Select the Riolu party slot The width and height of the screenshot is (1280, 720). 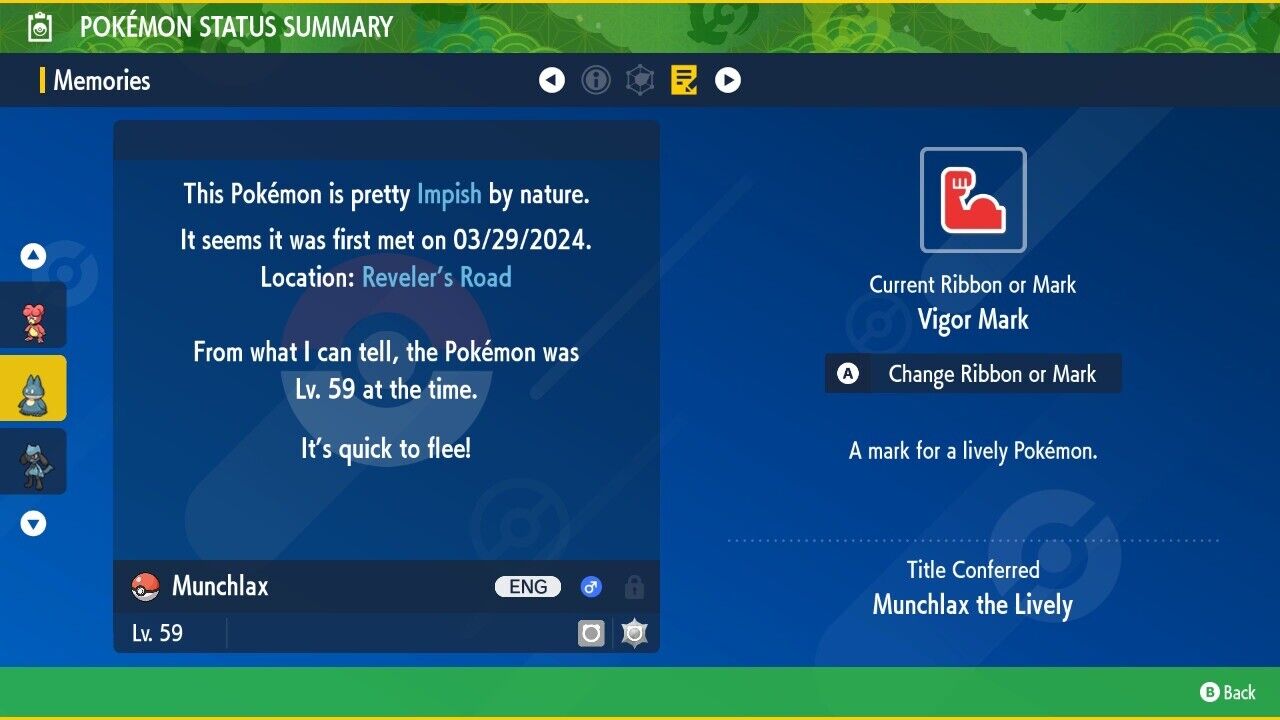(34, 461)
